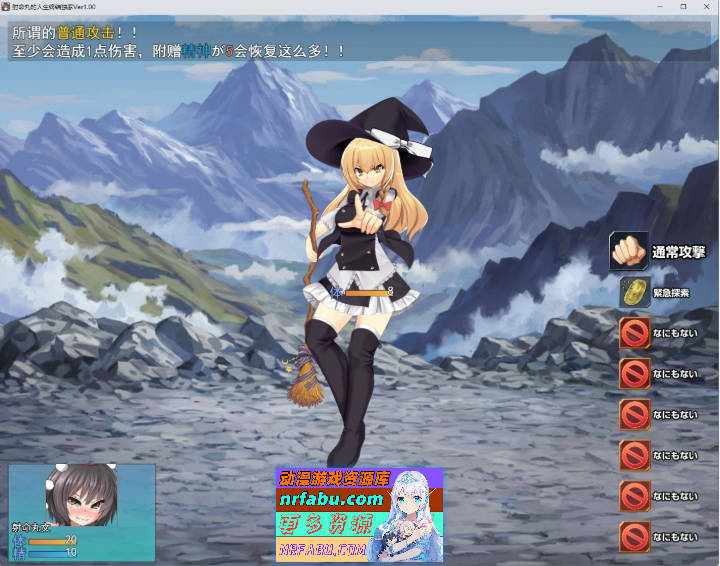This screenshot has height=566, width=720.
Task: Maximize the game window
Action: [x=683, y=6]
